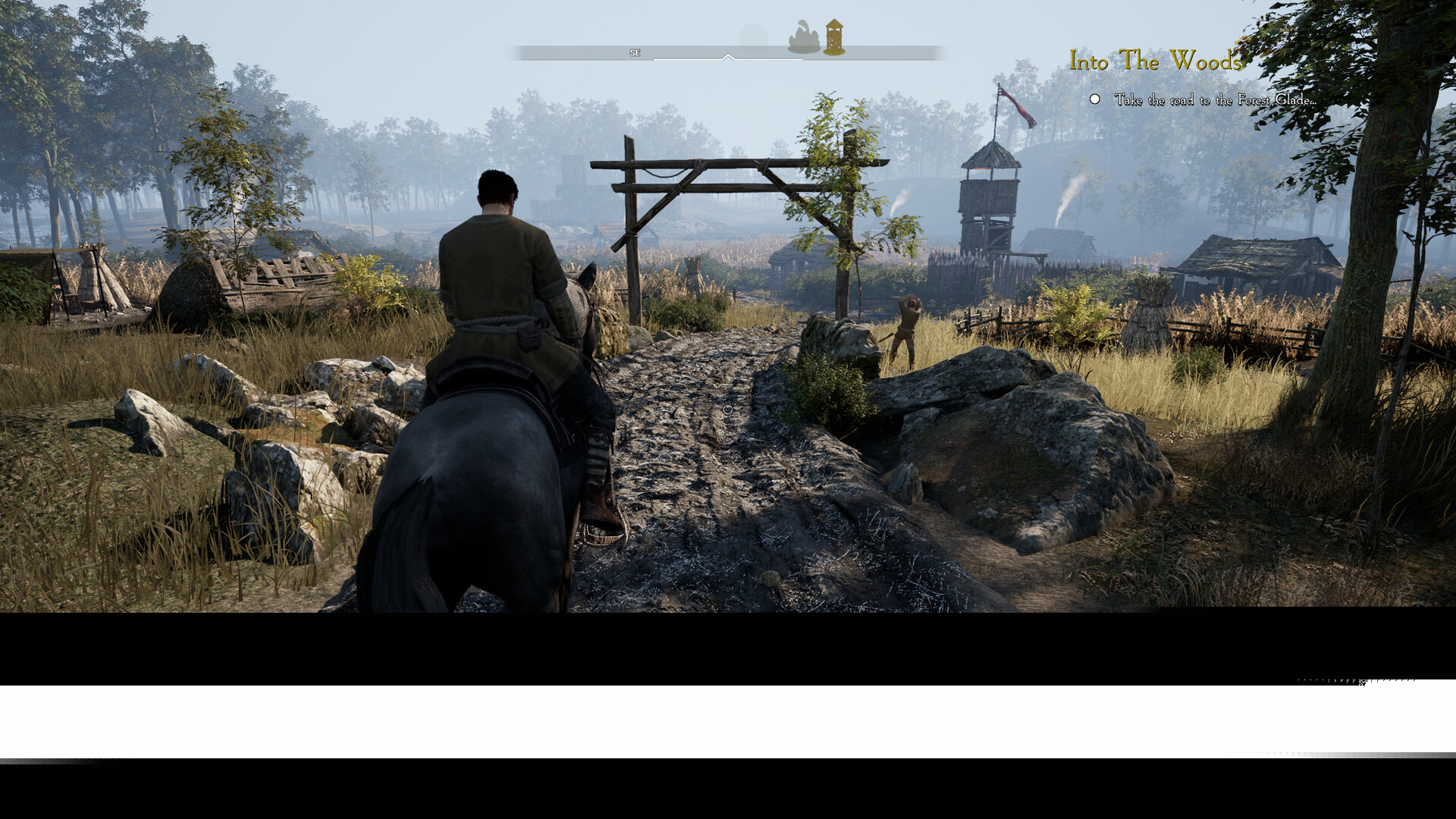1456x819 pixels.
Task: Select the grey campfire compass marker
Action: 804,38
